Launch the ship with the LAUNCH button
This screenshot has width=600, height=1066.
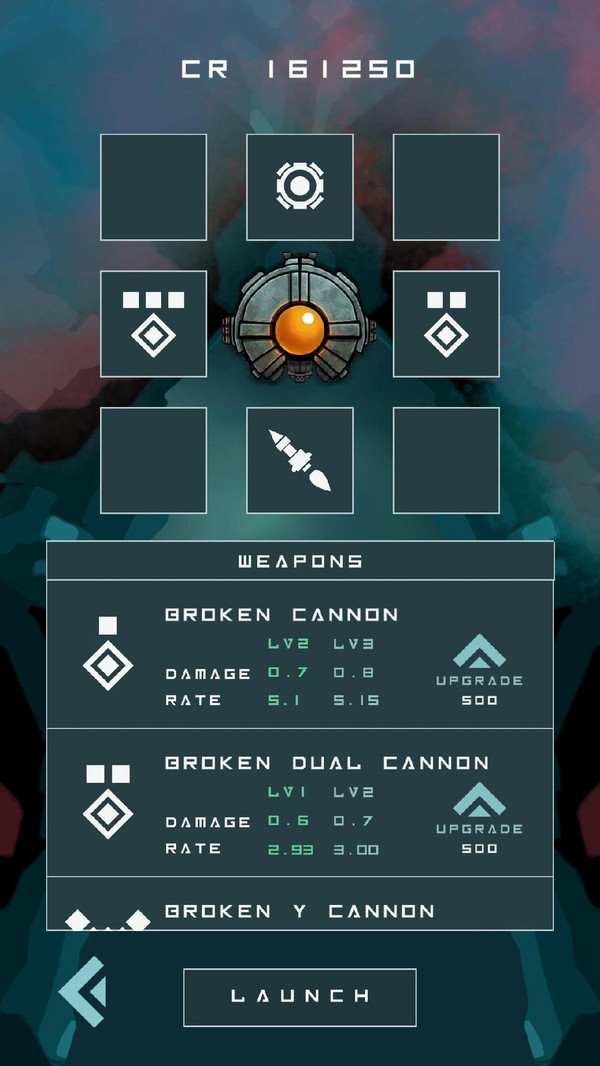pyautogui.click(x=300, y=996)
